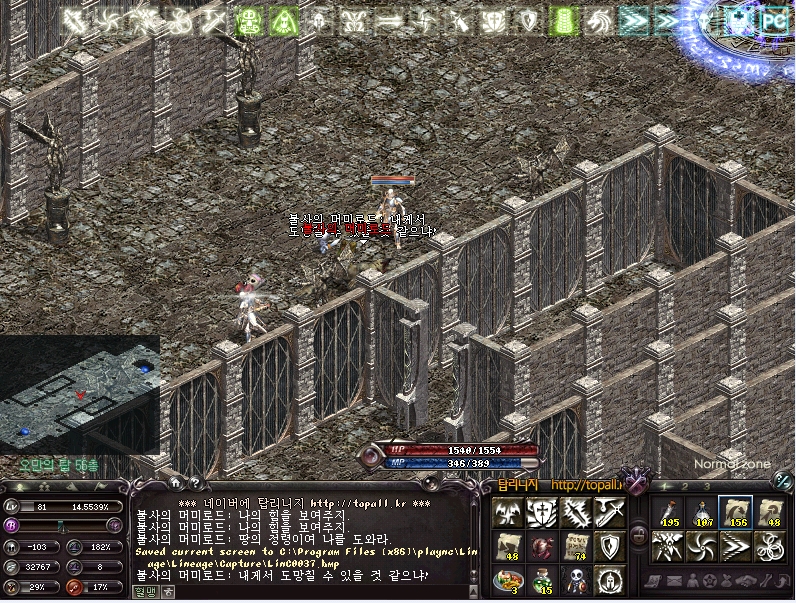Use the potion stack with 195 count
Image resolution: width=796 pixels, height=603 pixels.
point(667,512)
